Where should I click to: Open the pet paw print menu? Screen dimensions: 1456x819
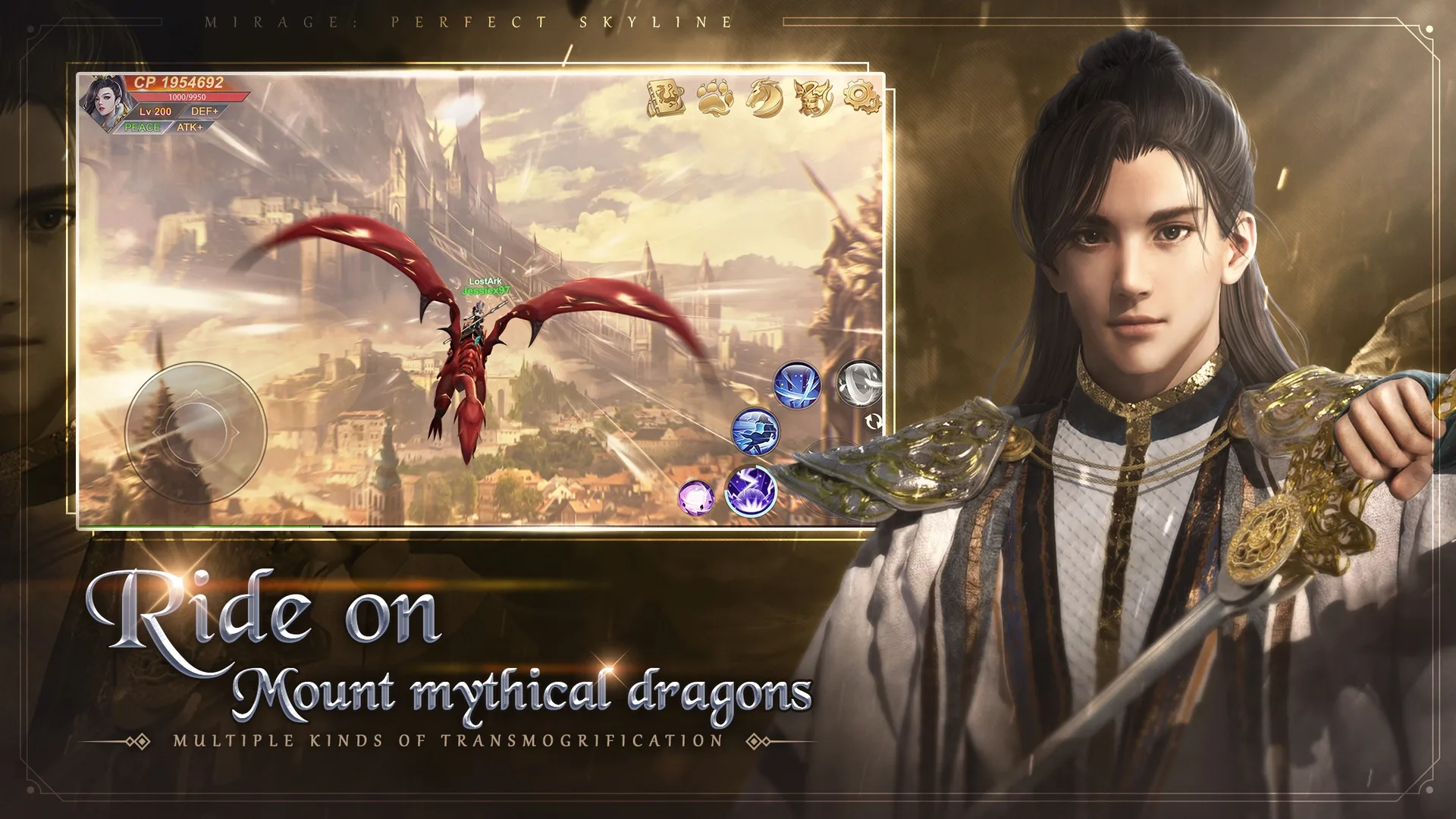click(x=714, y=97)
